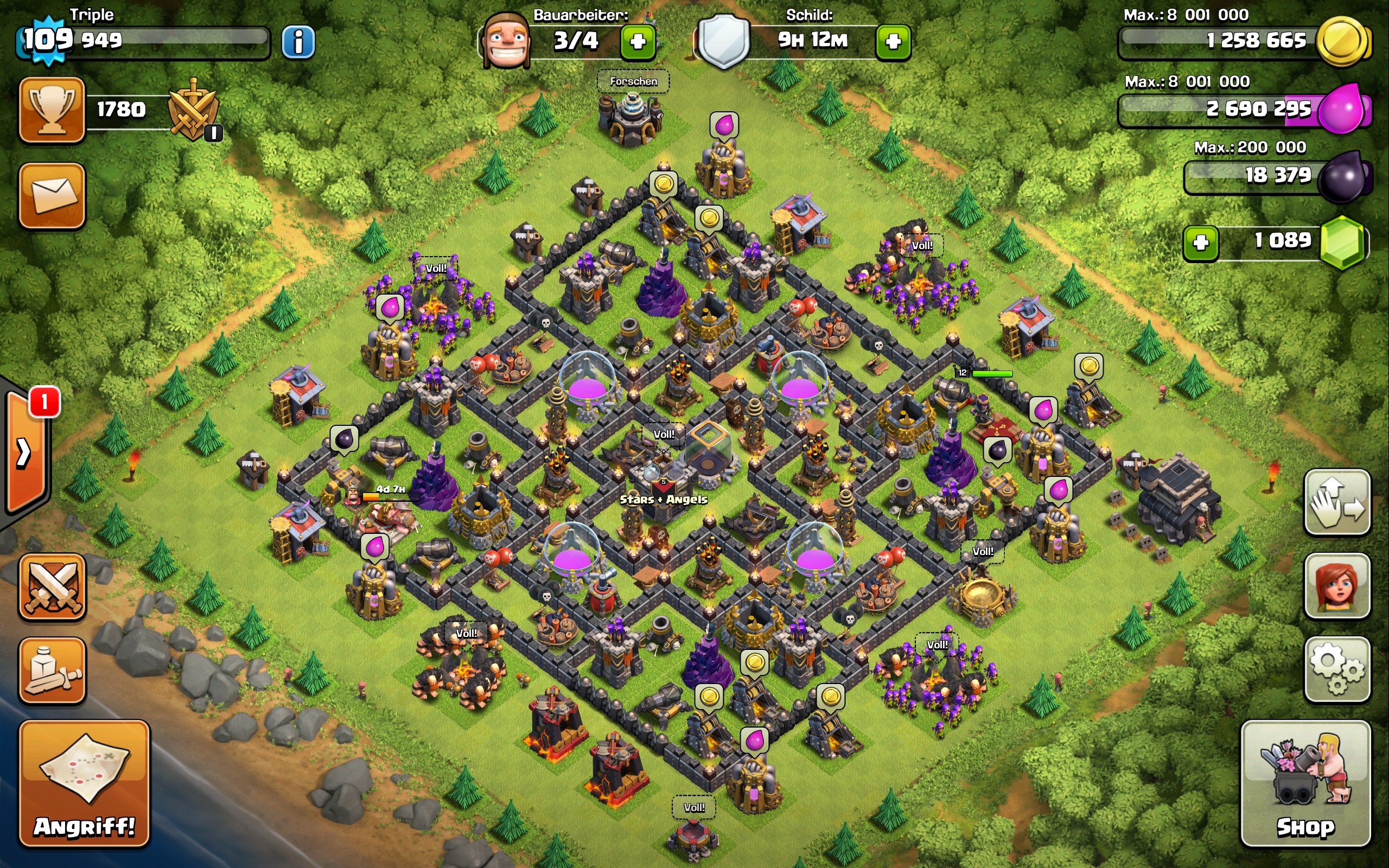Open the Forschen laboratory label
Image resolution: width=1389 pixels, height=868 pixels.
point(633,81)
